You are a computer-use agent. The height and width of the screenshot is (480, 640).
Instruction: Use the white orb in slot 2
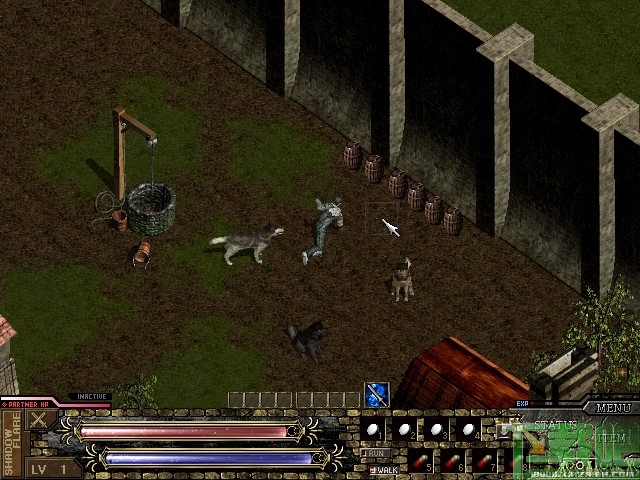click(403, 428)
